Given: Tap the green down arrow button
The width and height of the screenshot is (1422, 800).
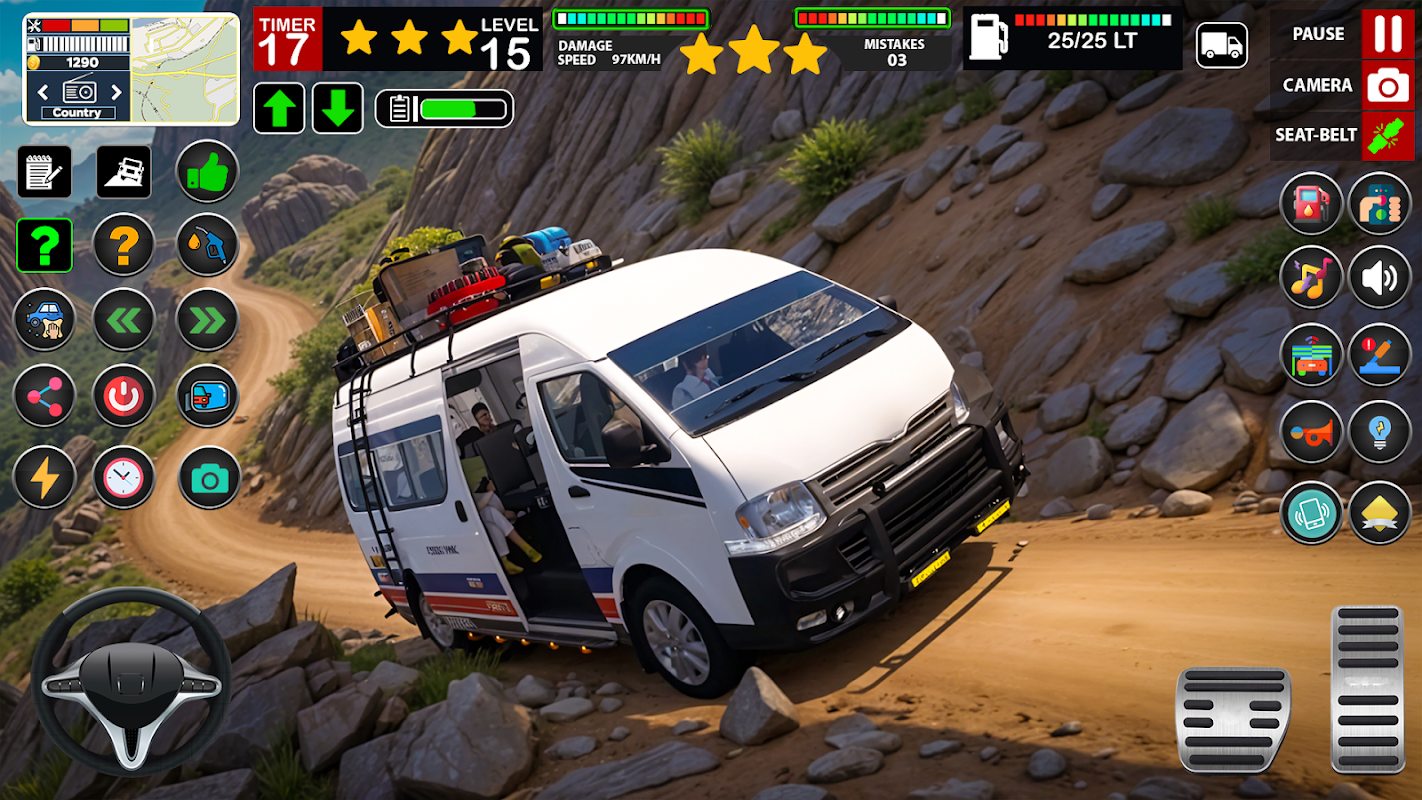Looking at the screenshot, I should pyautogui.click(x=338, y=108).
